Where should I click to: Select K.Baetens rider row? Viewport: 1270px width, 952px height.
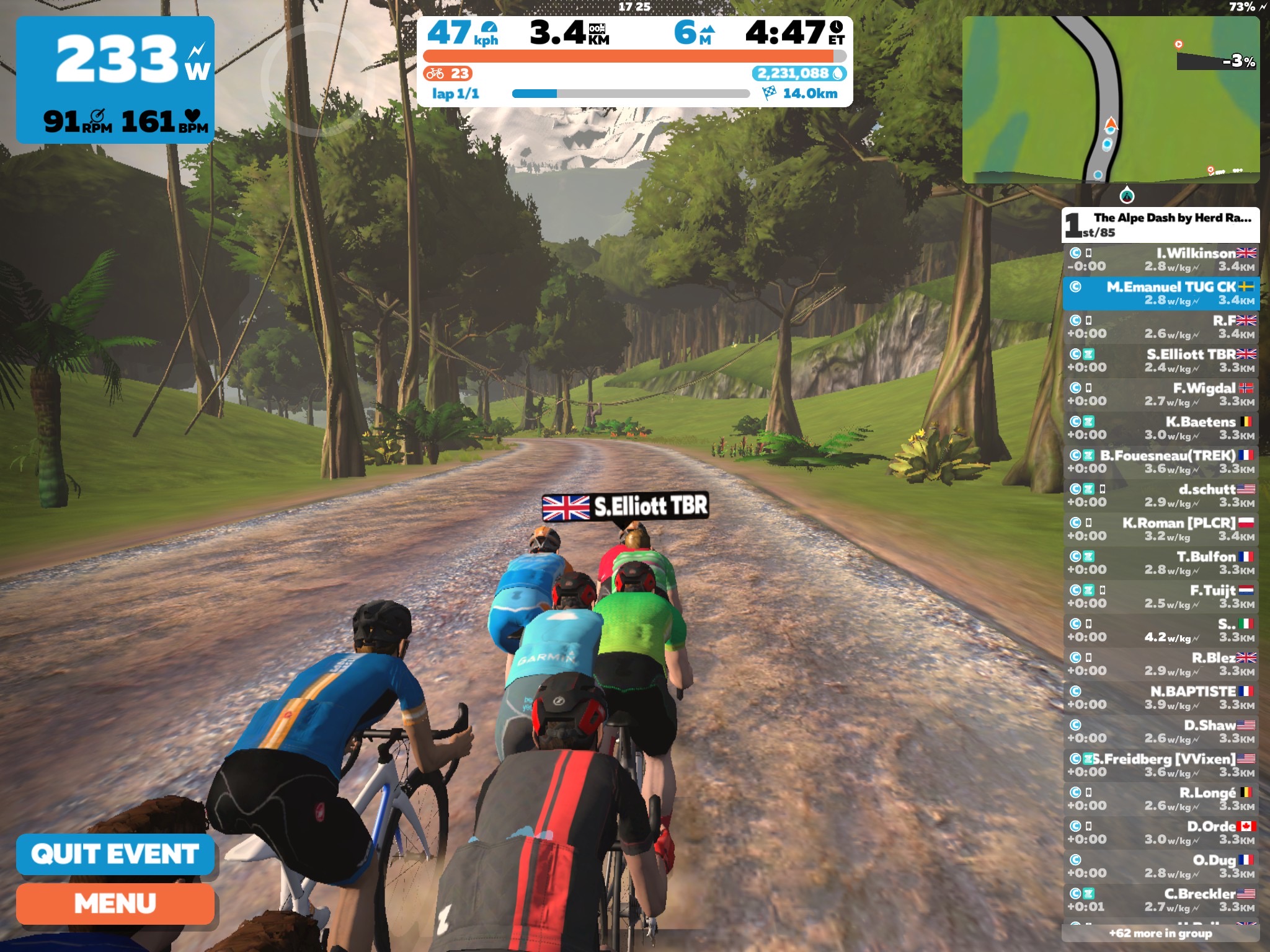[x=1160, y=428]
